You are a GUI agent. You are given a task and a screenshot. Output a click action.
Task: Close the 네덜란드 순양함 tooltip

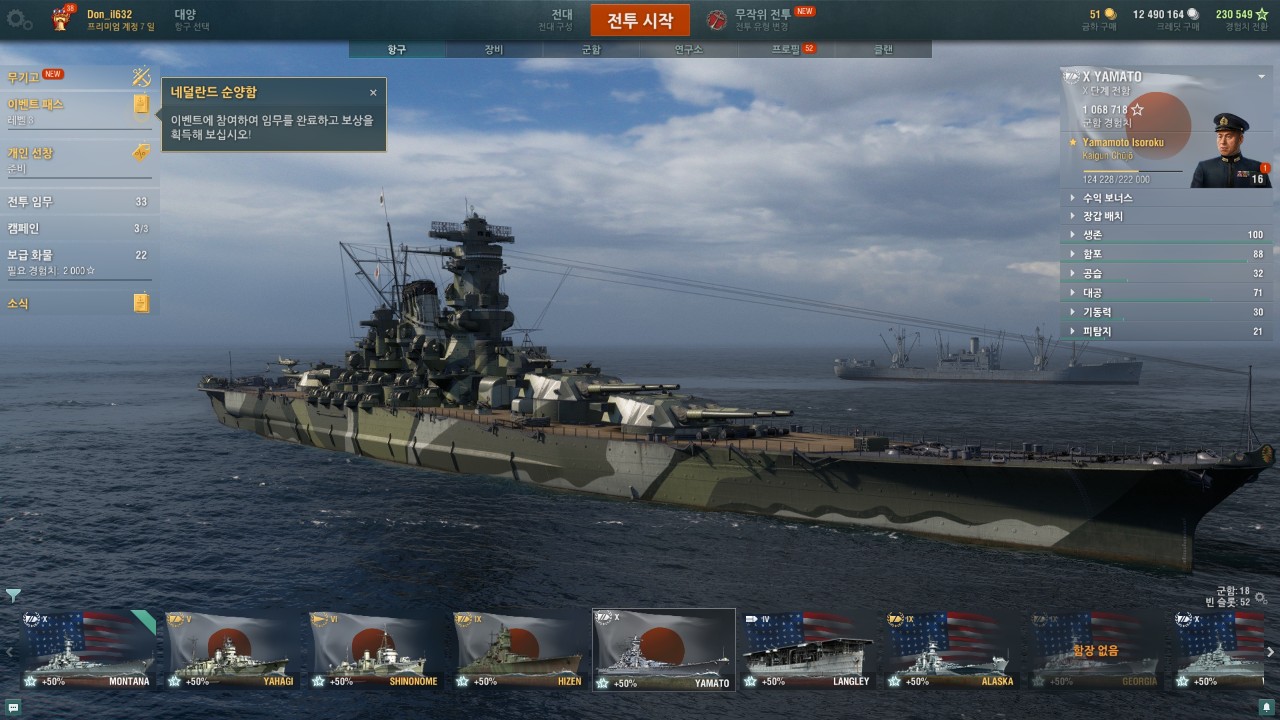coord(373,93)
